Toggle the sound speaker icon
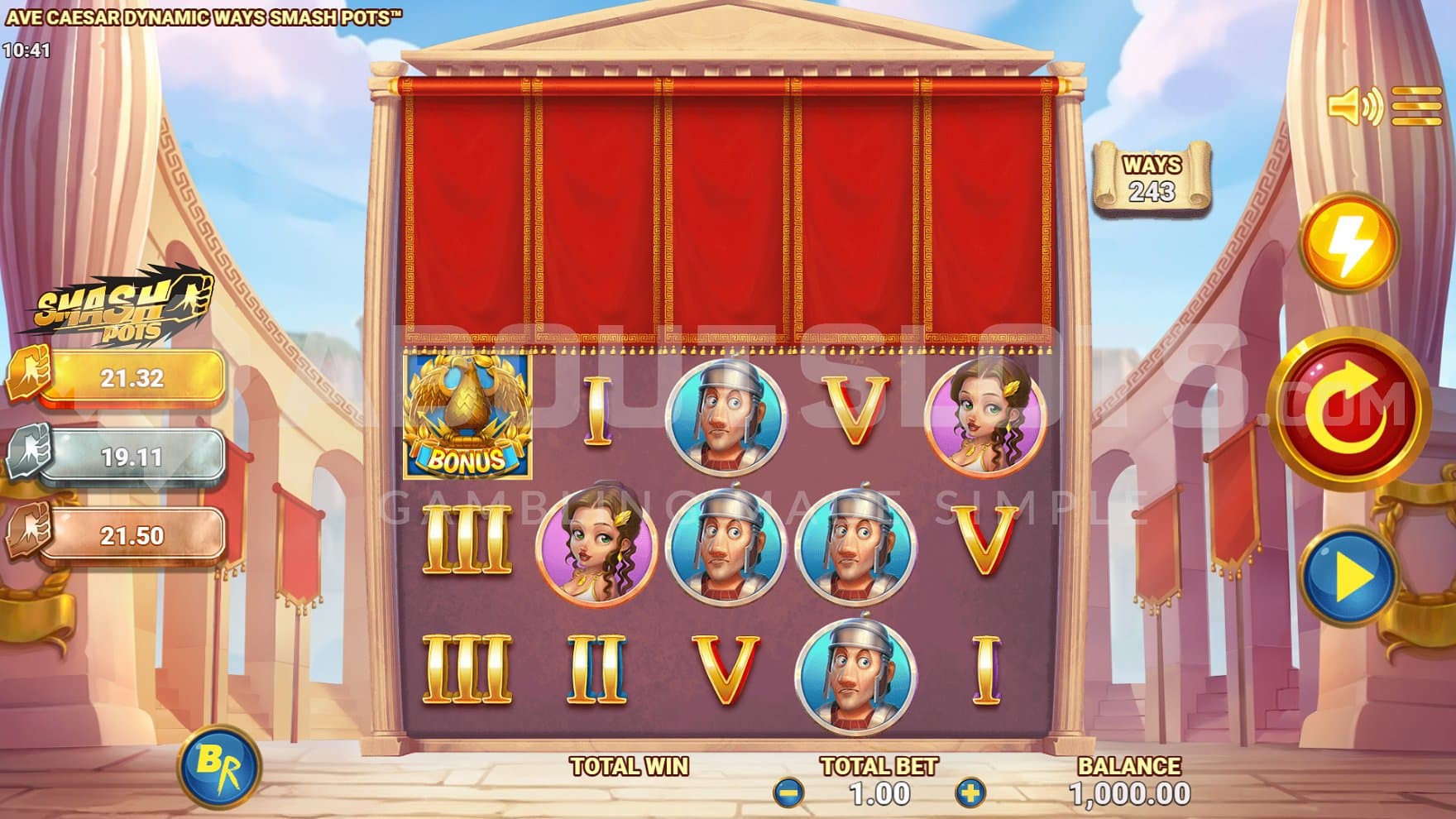The width and height of the screenshot is (1456, 819). 1353,107
